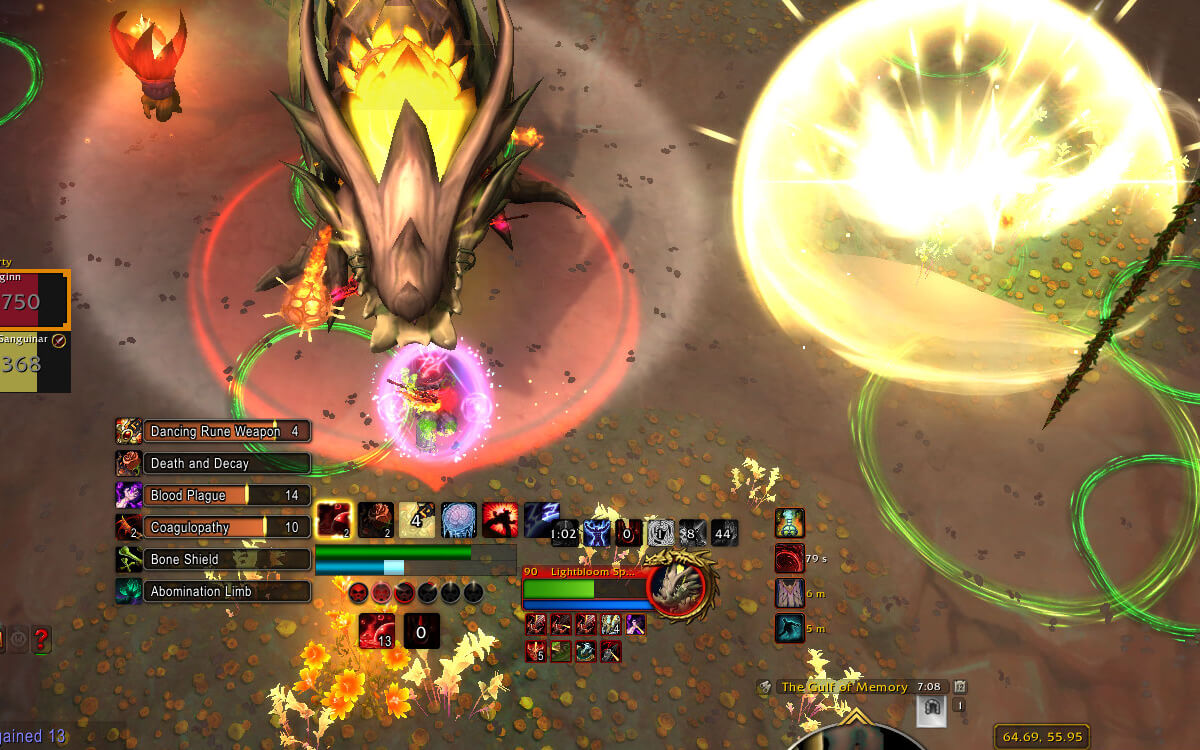Click the flask buff icon

point(790,523)
